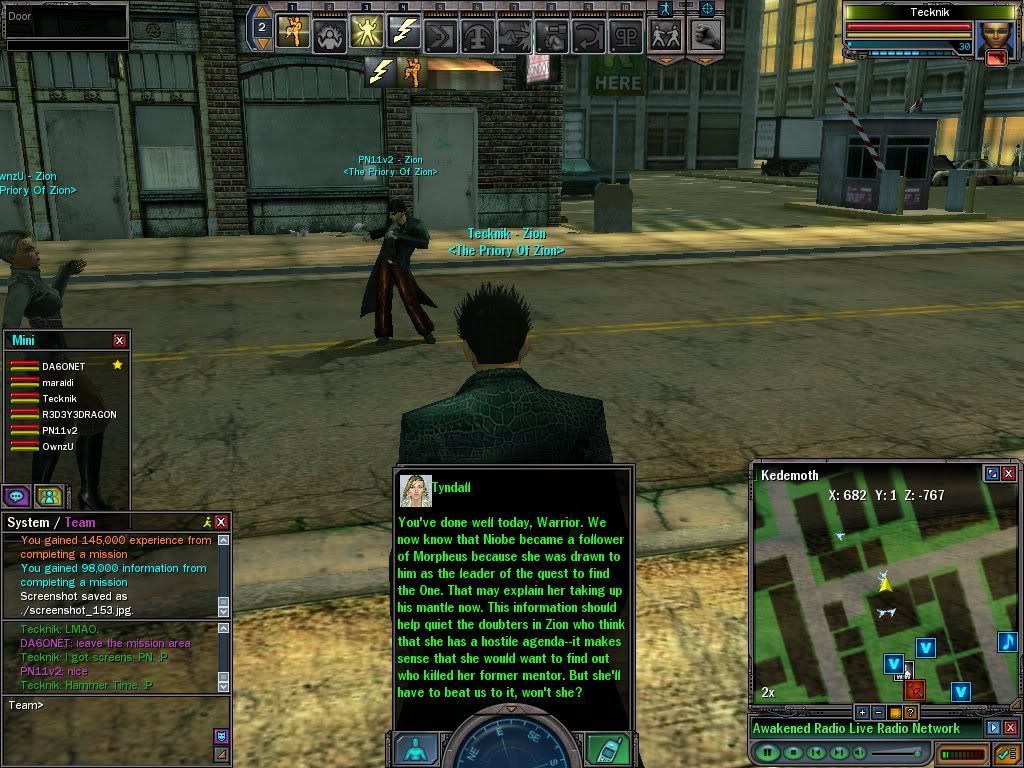Close the System / Team chat window

pyautogui.click(x=221, y=522)
